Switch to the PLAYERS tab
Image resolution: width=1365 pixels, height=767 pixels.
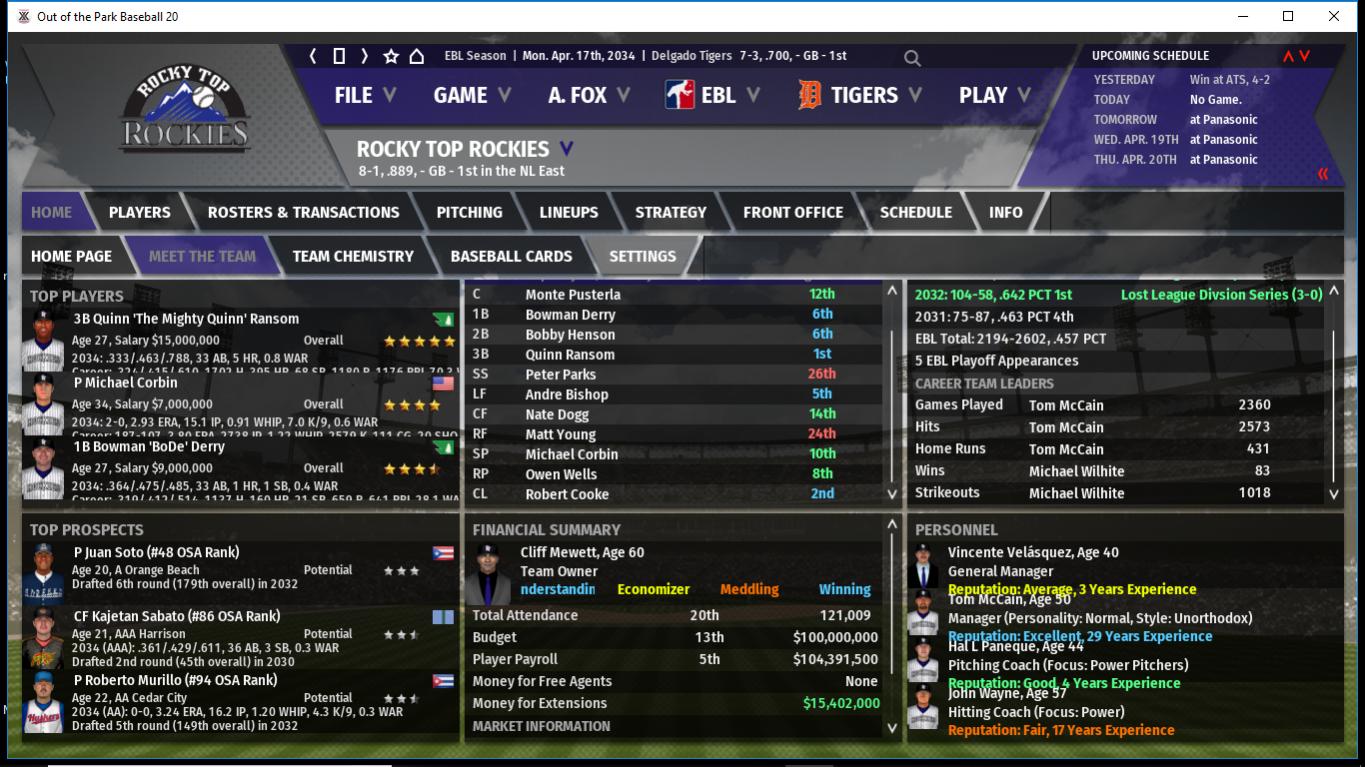point(139,212)
